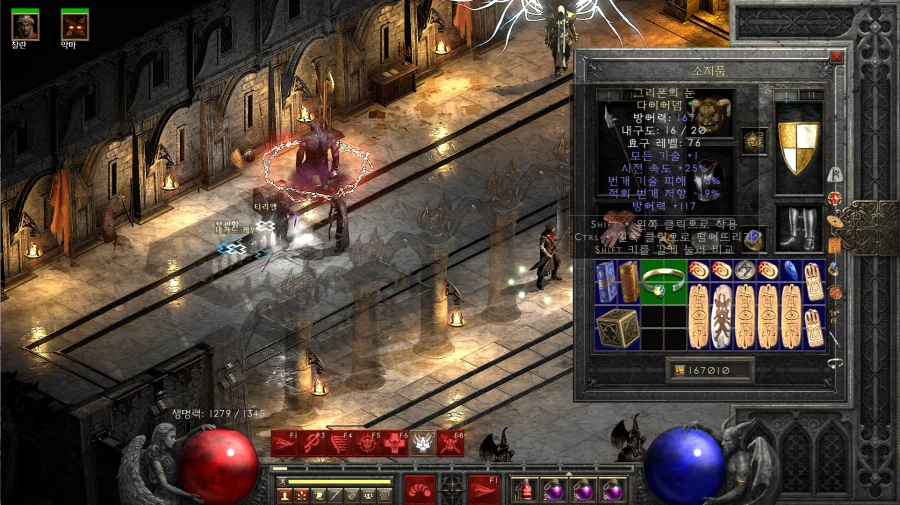
Task: Select the mercenary portrait with the turban
Action: [24, 24]
